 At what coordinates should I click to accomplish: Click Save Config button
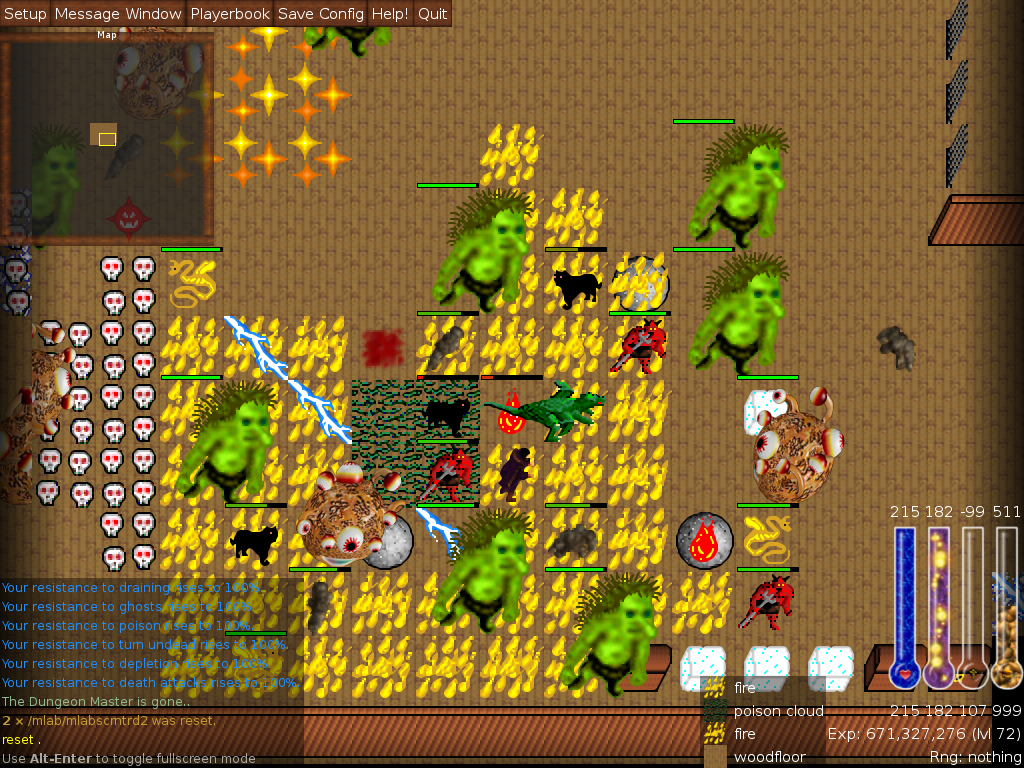pyautogui.click(x=320, y=14)
